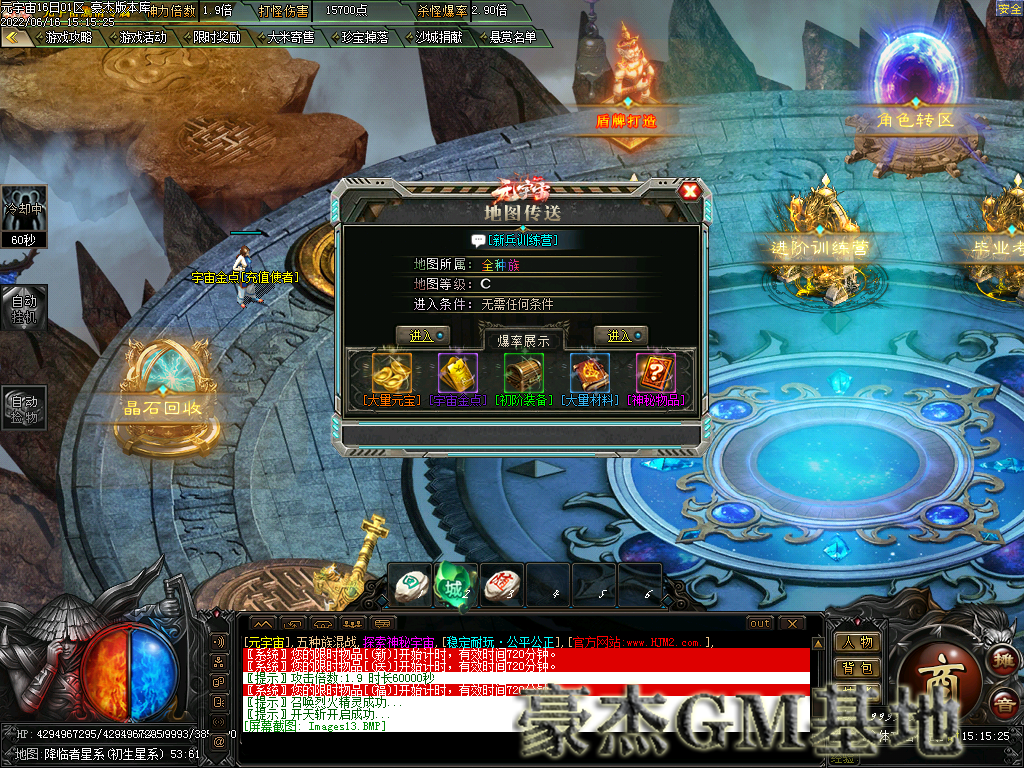The height and width of the screenshot is (768, 1024).
Task: Select the 大量材料 book icon
Action: (590, 373)
